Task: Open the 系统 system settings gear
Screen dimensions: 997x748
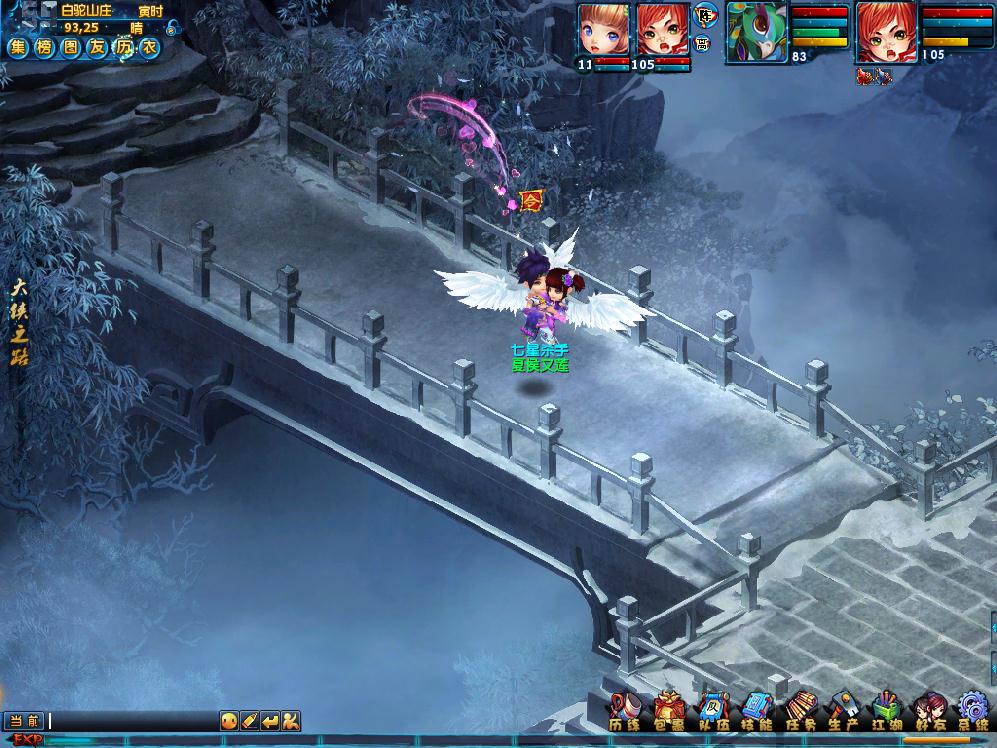Action: point(973,710)
